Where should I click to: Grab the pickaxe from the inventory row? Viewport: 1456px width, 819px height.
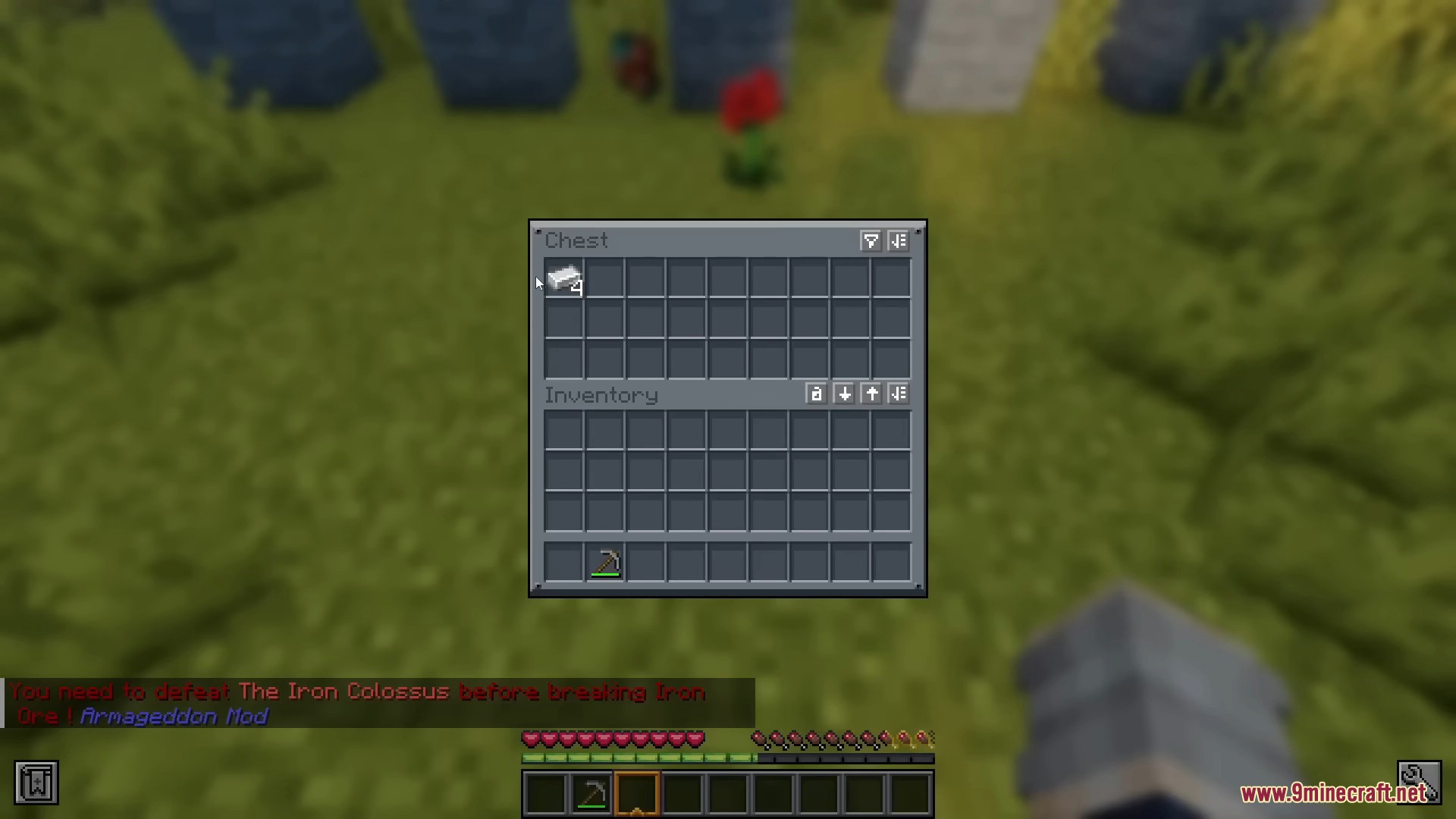pyautogui.click(x=604, y=562)
